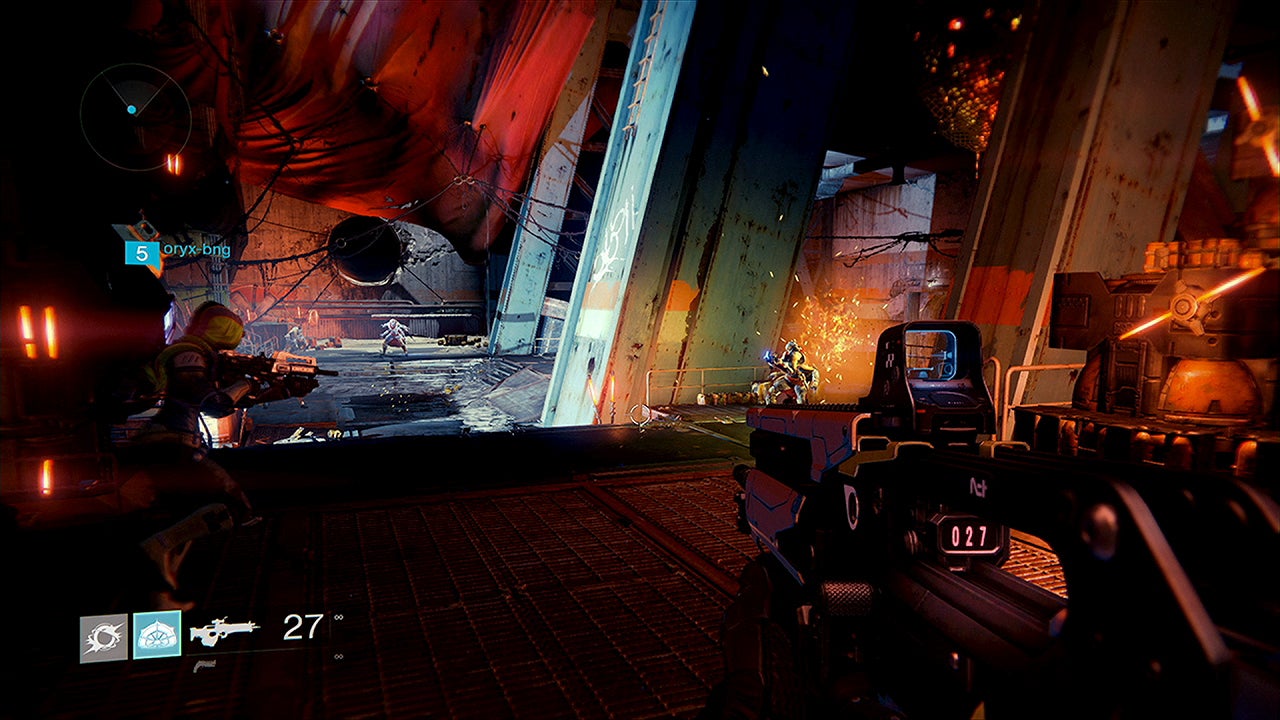Click the circular motion tracker radar
The height and width of the screenshot is (720, 1280).
(x=135, y=115)
